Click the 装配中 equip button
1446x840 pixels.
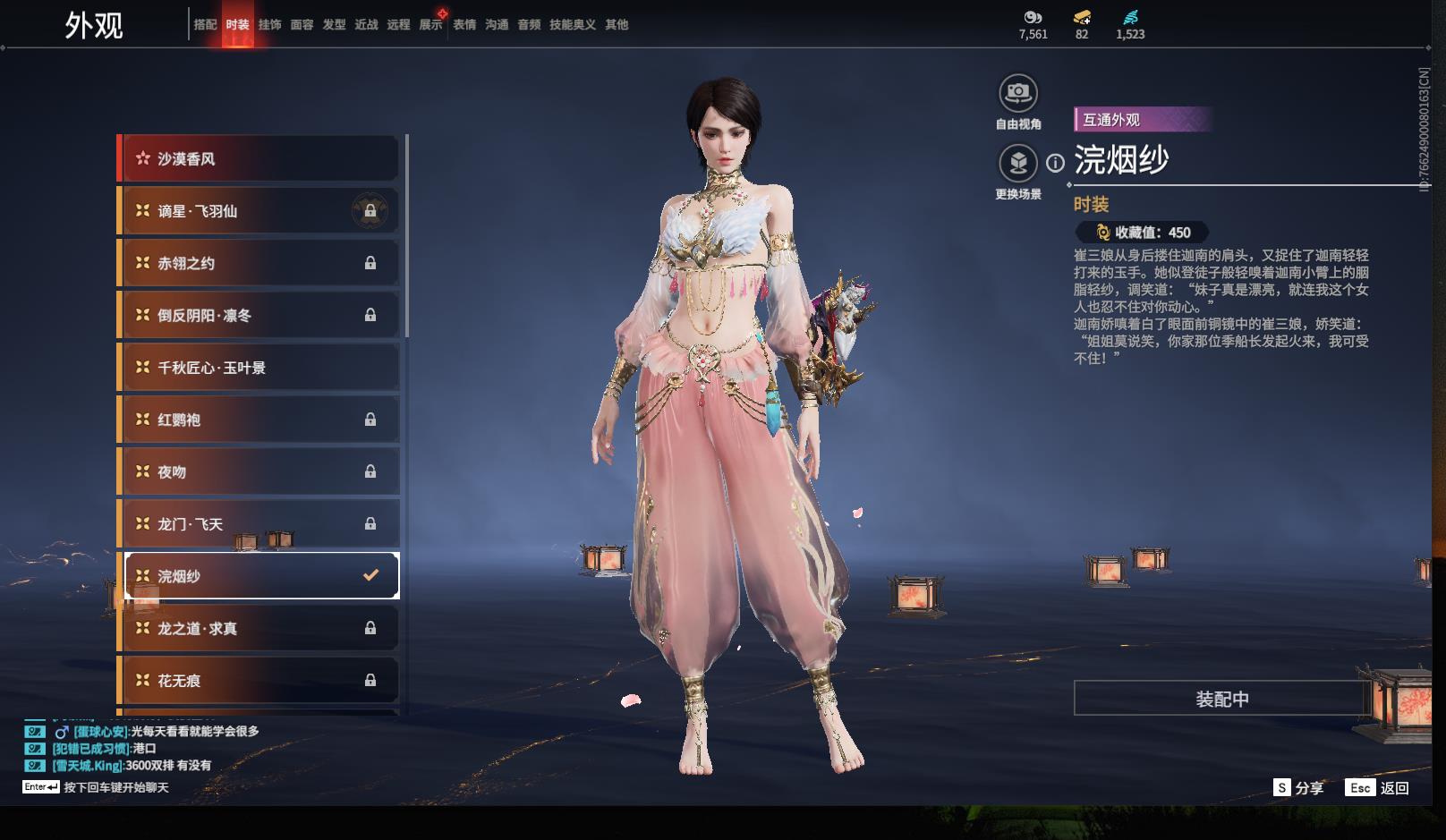[1221, 699]
